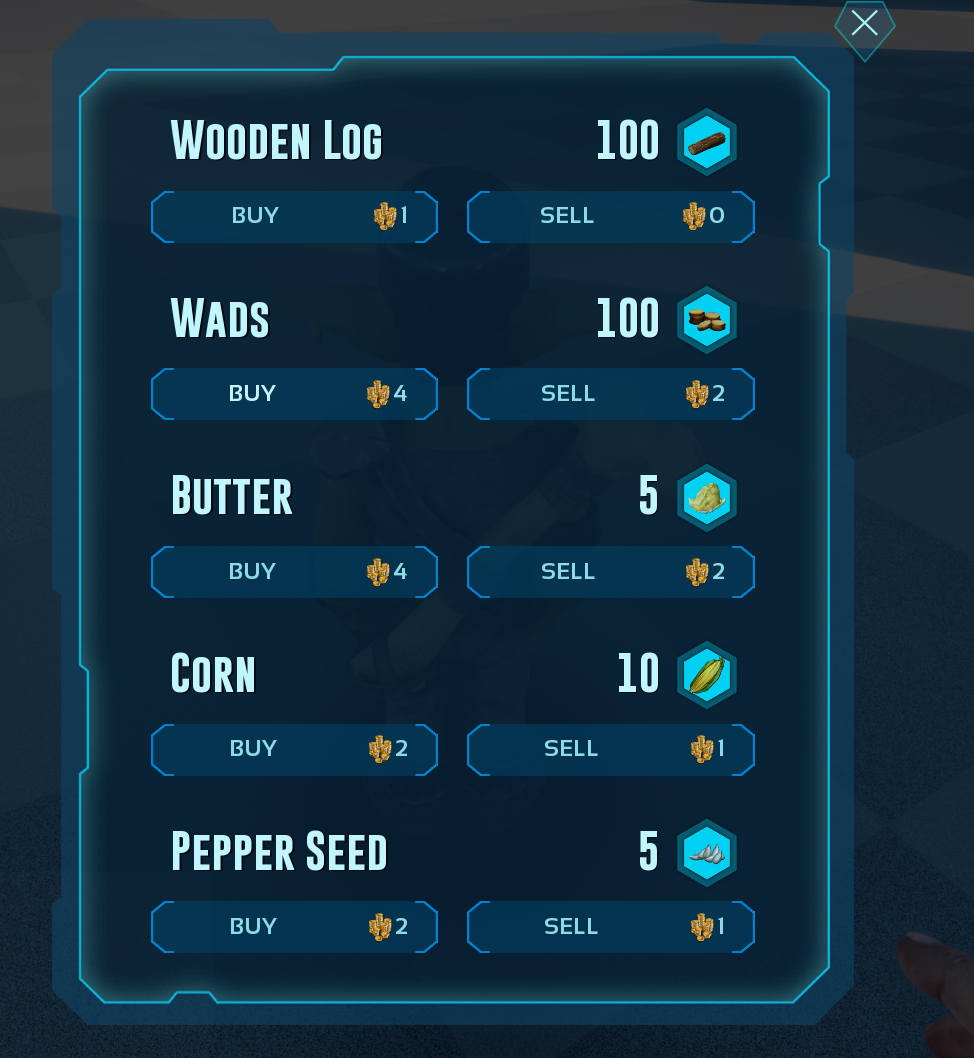
Task: Sell Butter to the trader
Action: [x=610, y=572]
